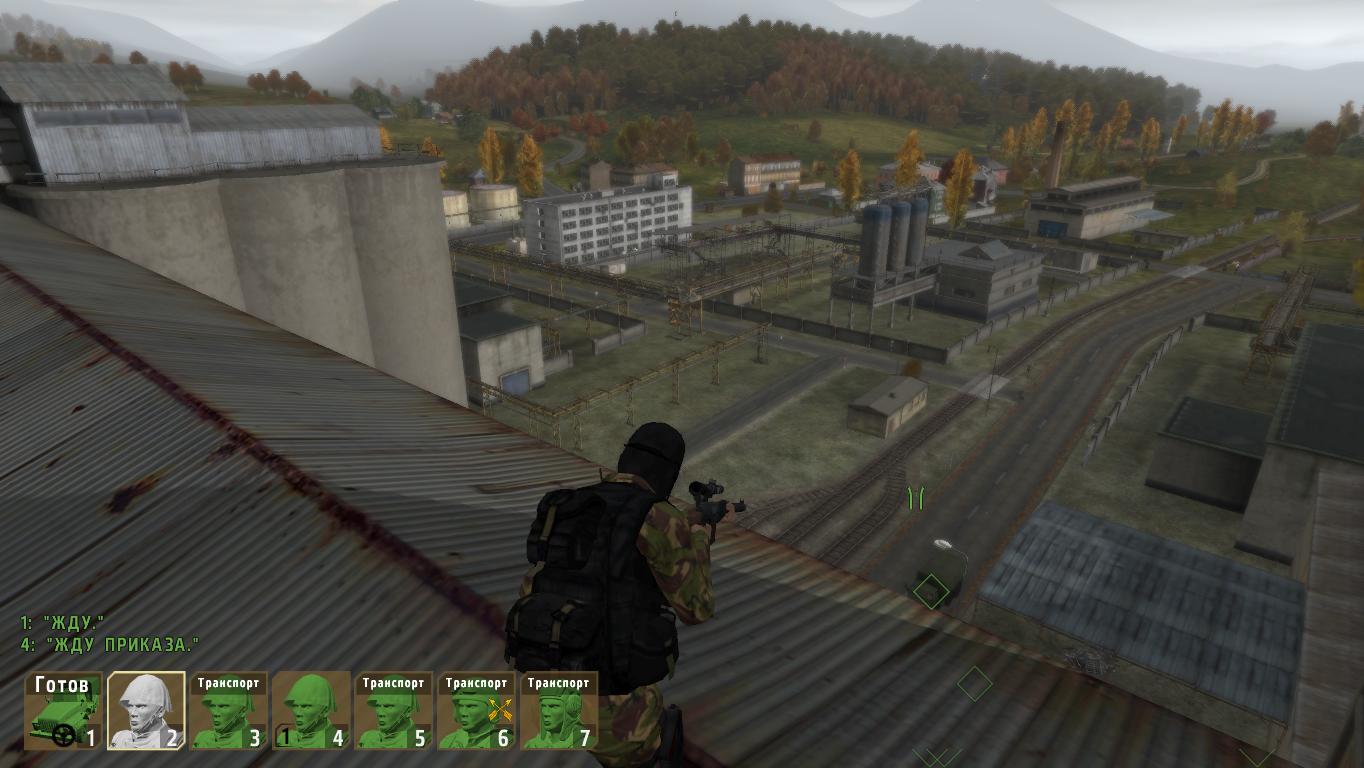Select the white highlighted soldier, unit 2
The height and width of the screenshot is (768, 1364).
click(x=146, y=711)
